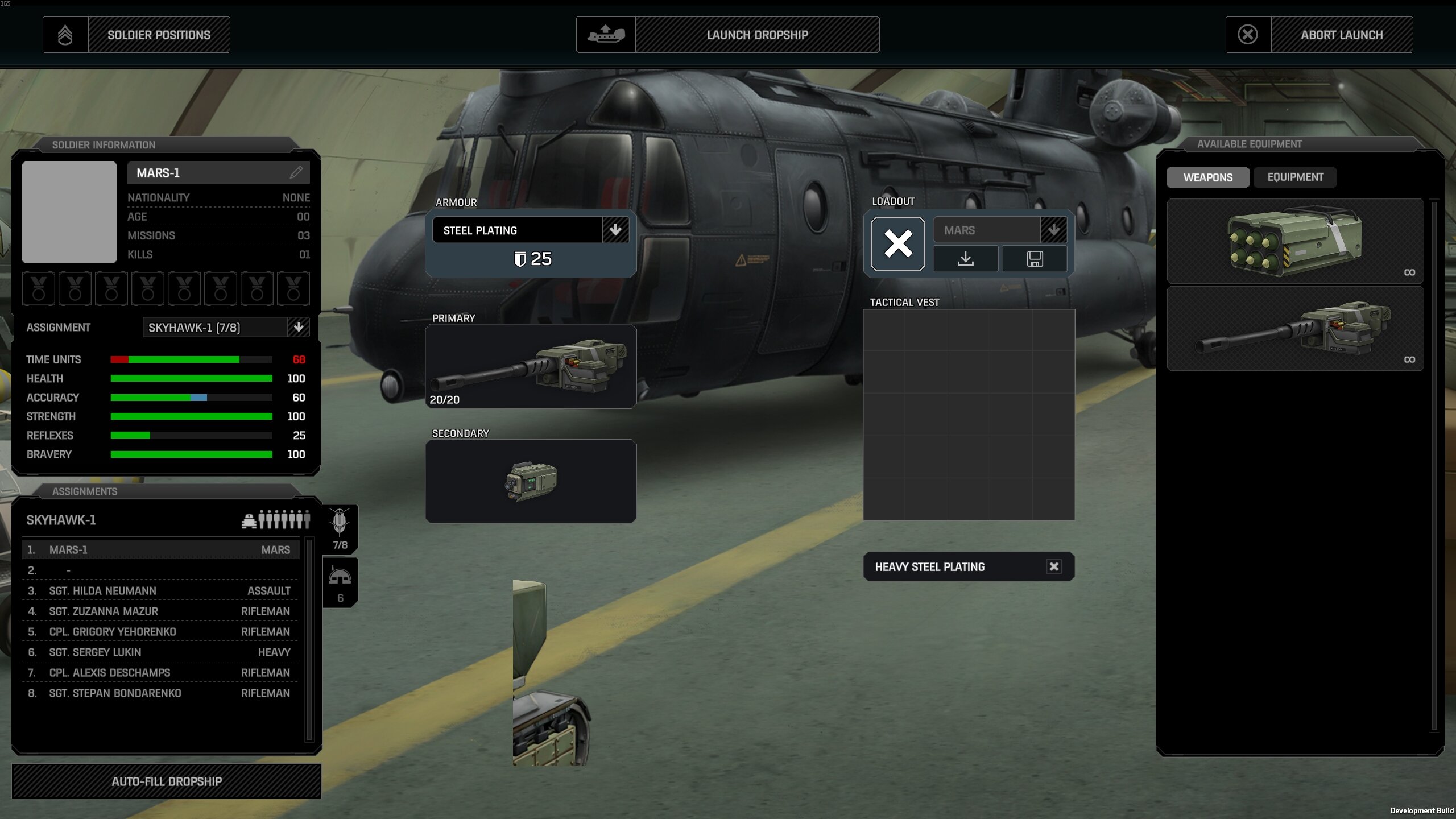This screenshot has width=1456, height=819.
Task: Open the Steel Plating armour dropdown
Action: pos(615,230)
